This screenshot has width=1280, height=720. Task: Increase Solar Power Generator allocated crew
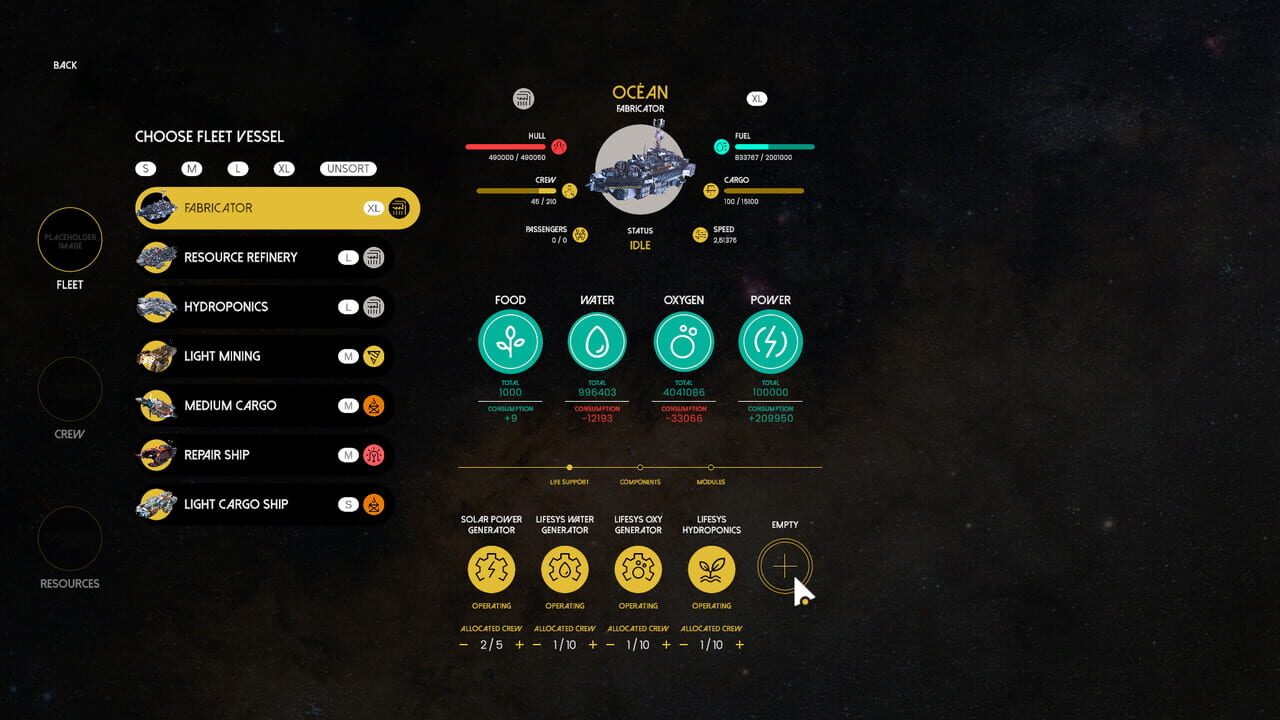(x=519, y=645)
